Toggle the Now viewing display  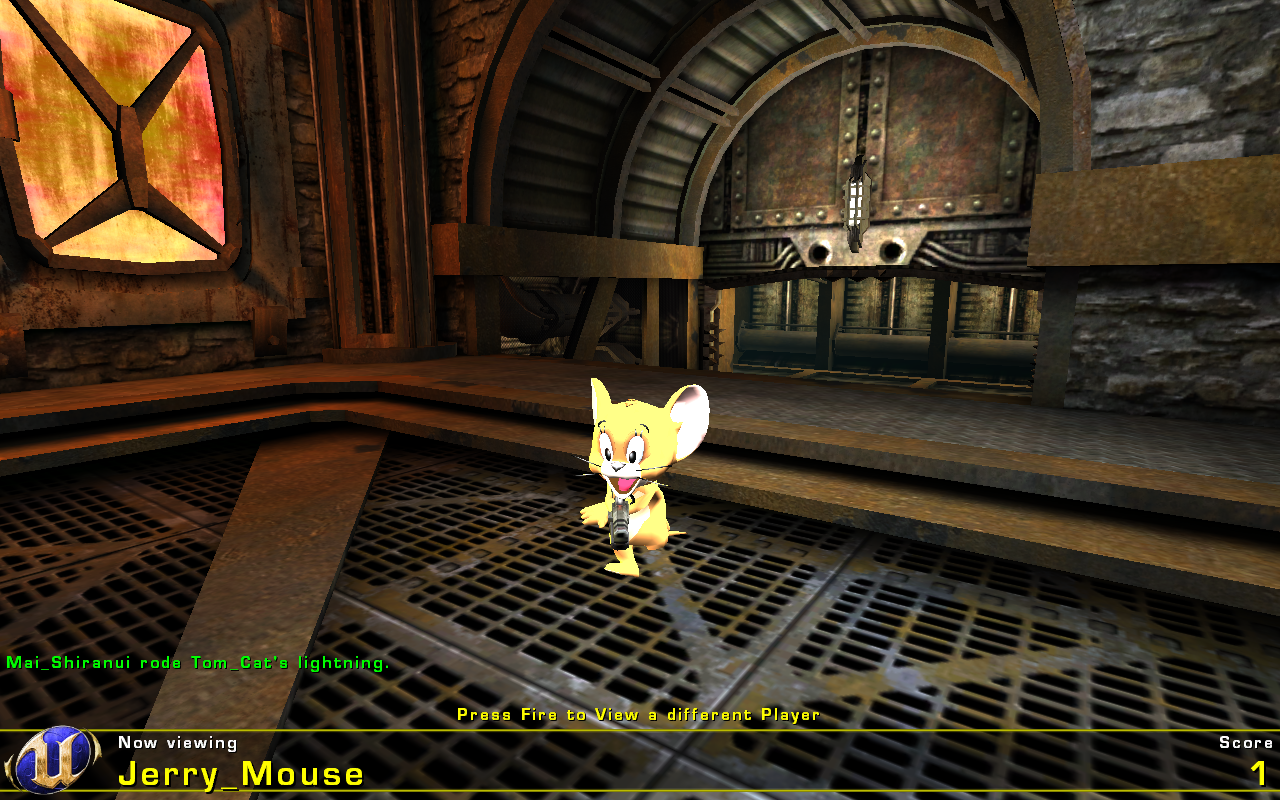pos(178,742)
